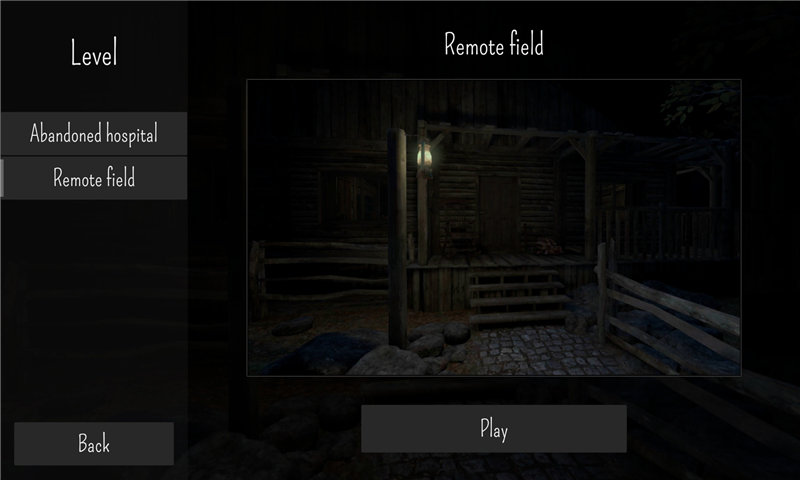Start the level with Play

tap(494, 429)
